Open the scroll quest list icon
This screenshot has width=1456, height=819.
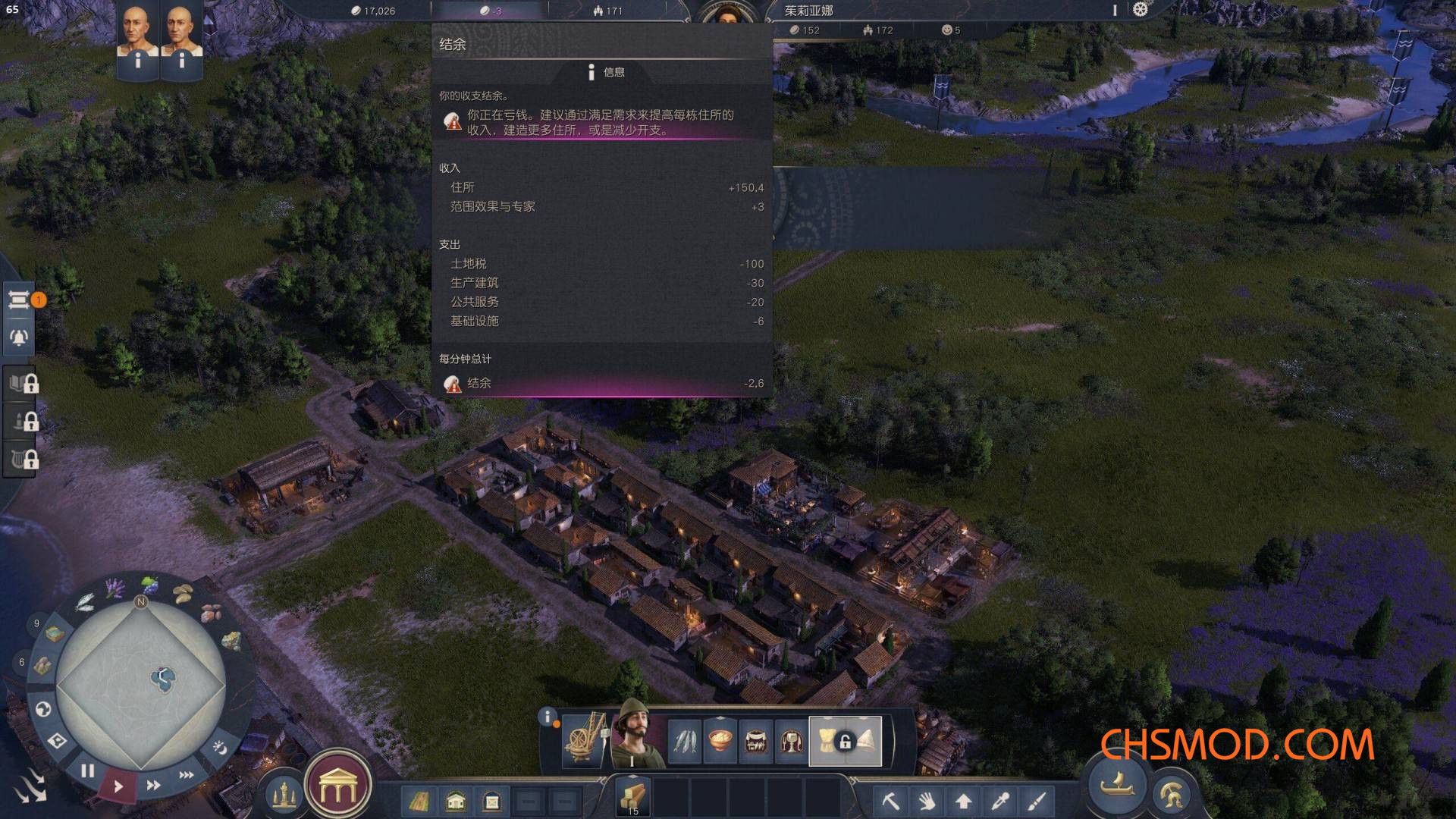[20, 301]
